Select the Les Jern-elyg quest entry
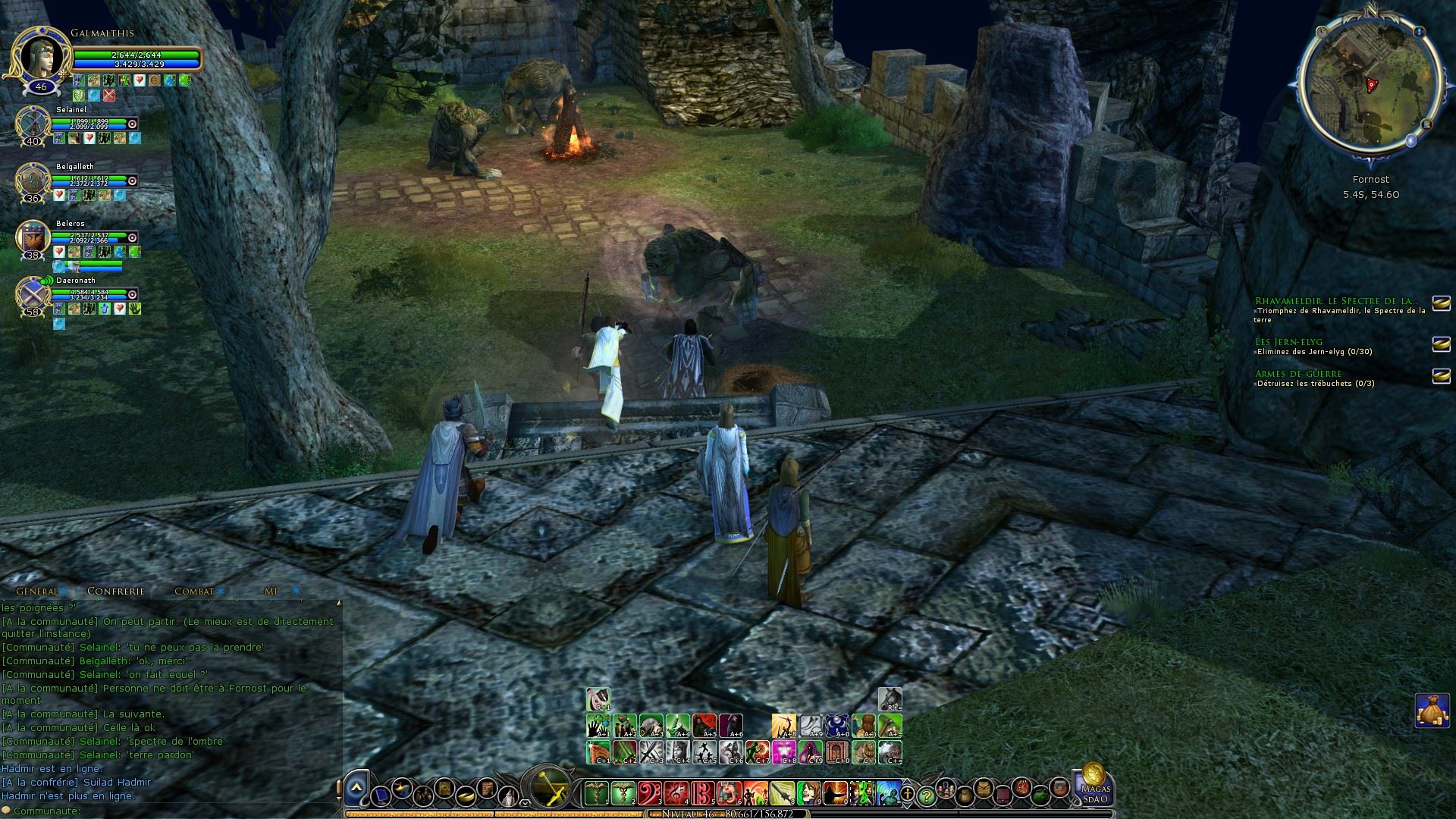Image resolution: width=1456 pixels, height=819 pixels. pyautogui.click(x=1288, y=342)
